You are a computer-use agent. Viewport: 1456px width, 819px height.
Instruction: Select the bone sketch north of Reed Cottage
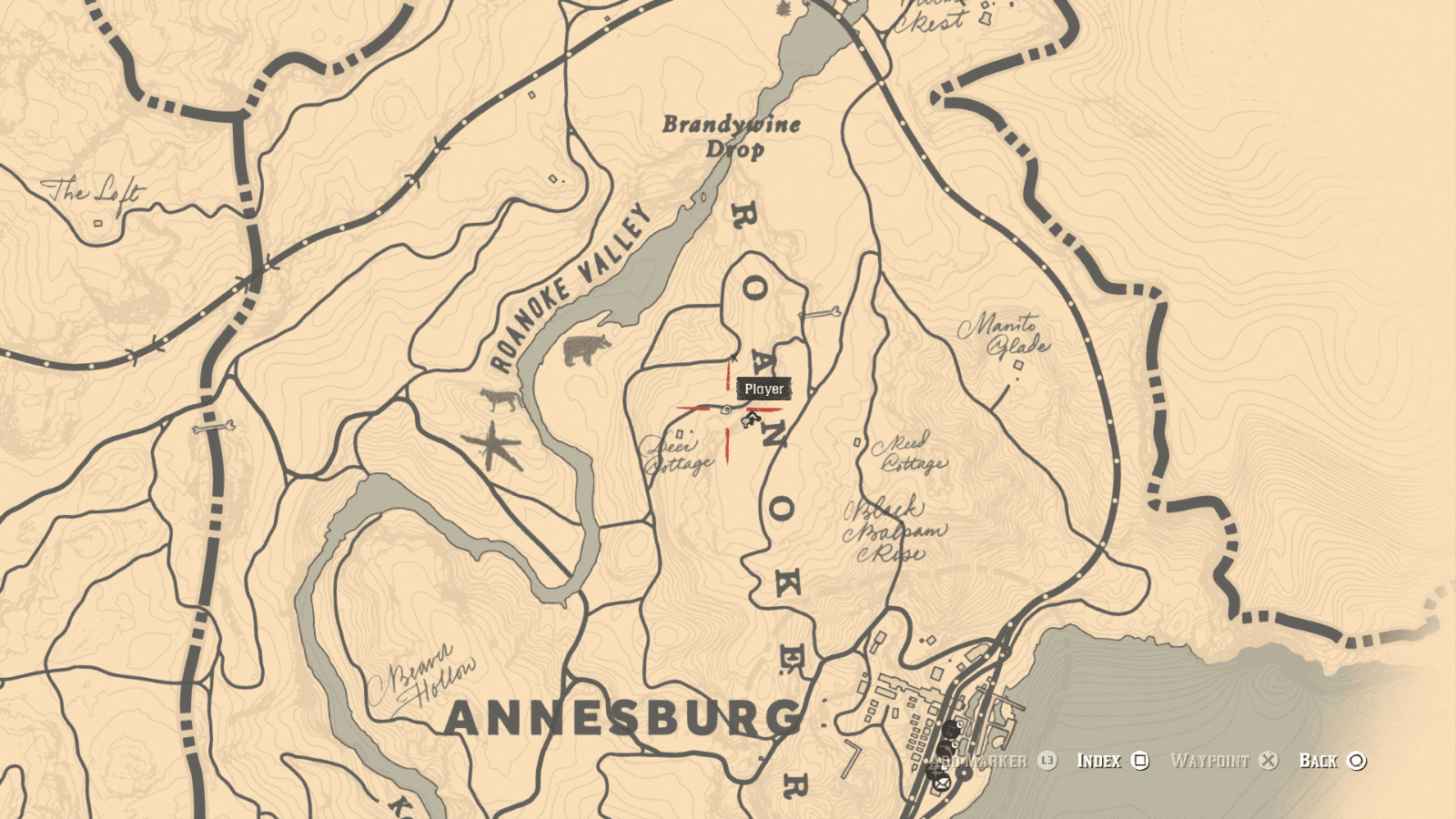coord(820,312)
